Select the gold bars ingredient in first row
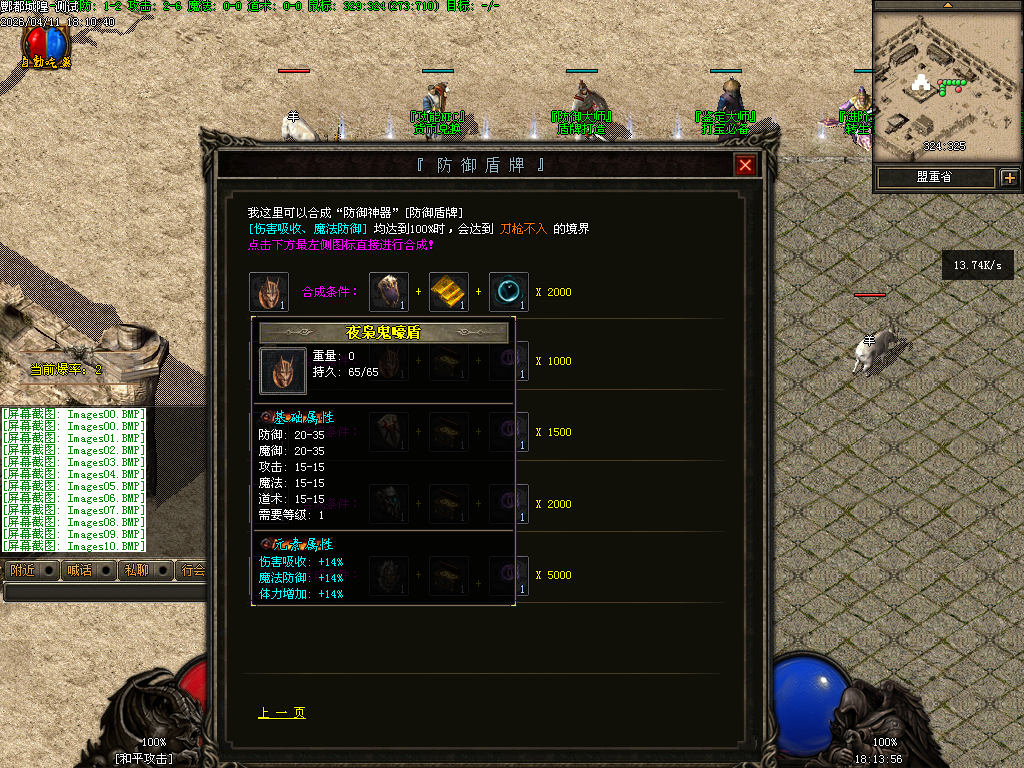 coord(449,292)
